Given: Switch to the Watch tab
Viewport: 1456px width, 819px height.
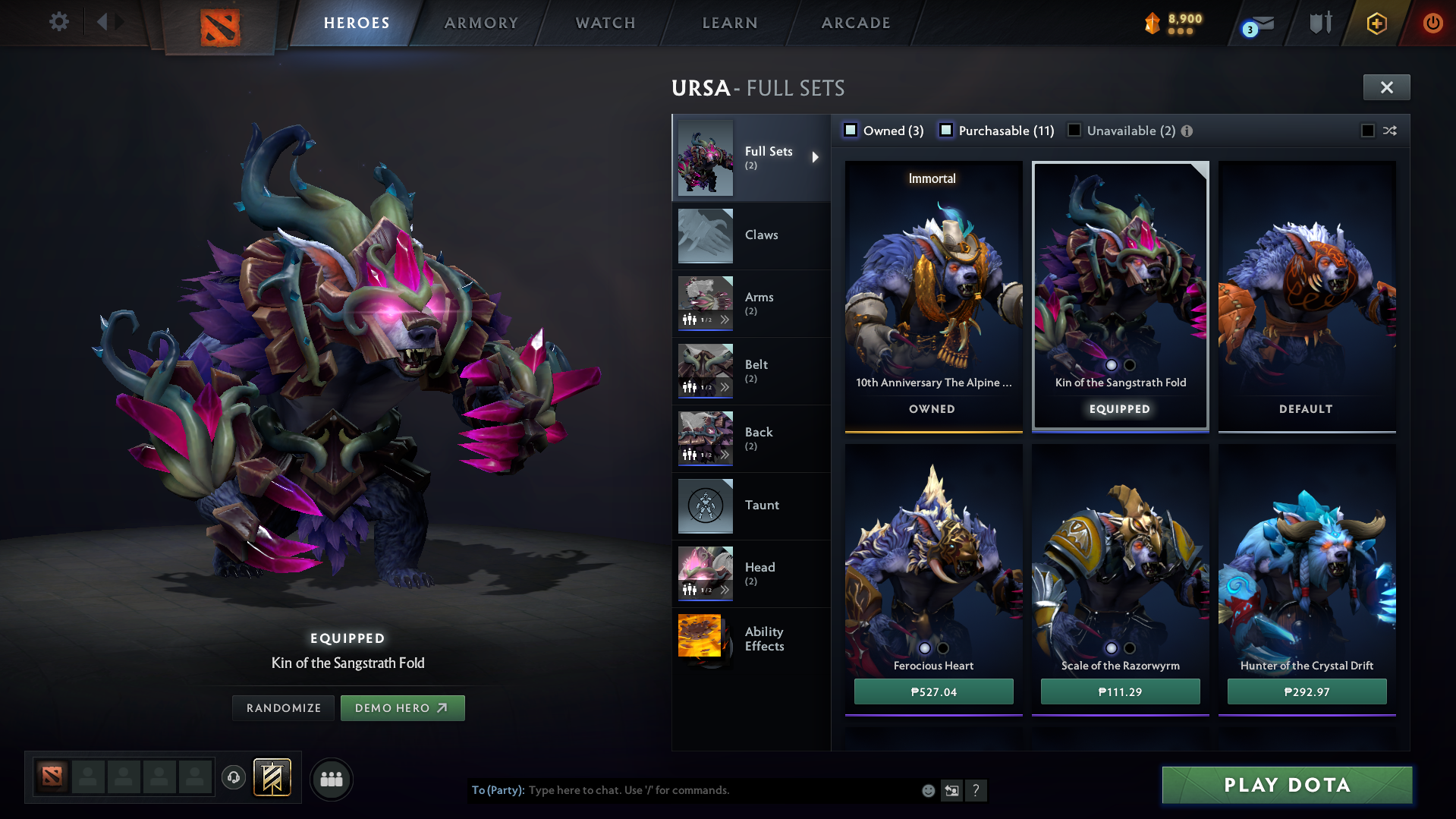Looking at the screenshot, I should [x=605, y=23].
